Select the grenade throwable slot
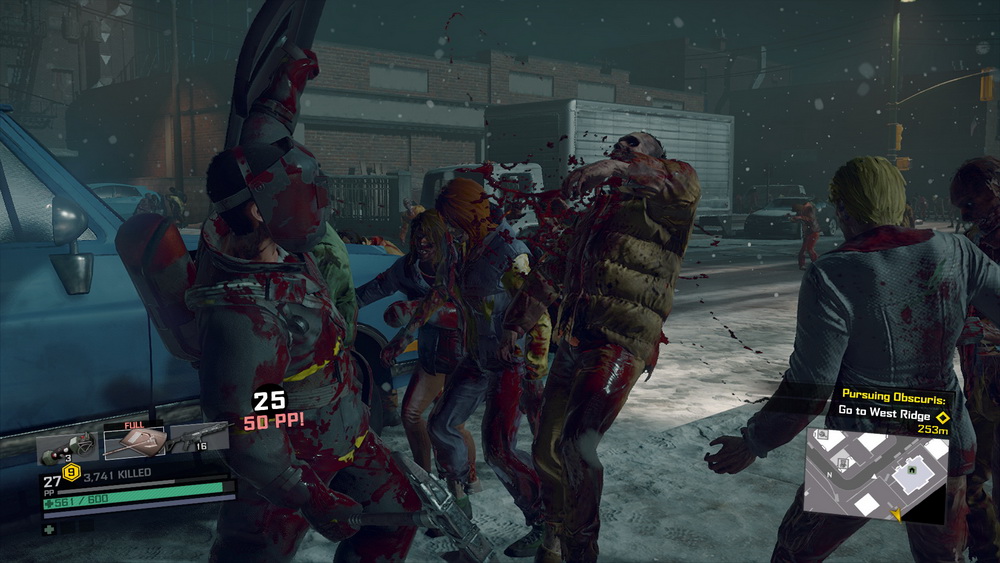This screenshot has width=1000, height=563. 66,446
